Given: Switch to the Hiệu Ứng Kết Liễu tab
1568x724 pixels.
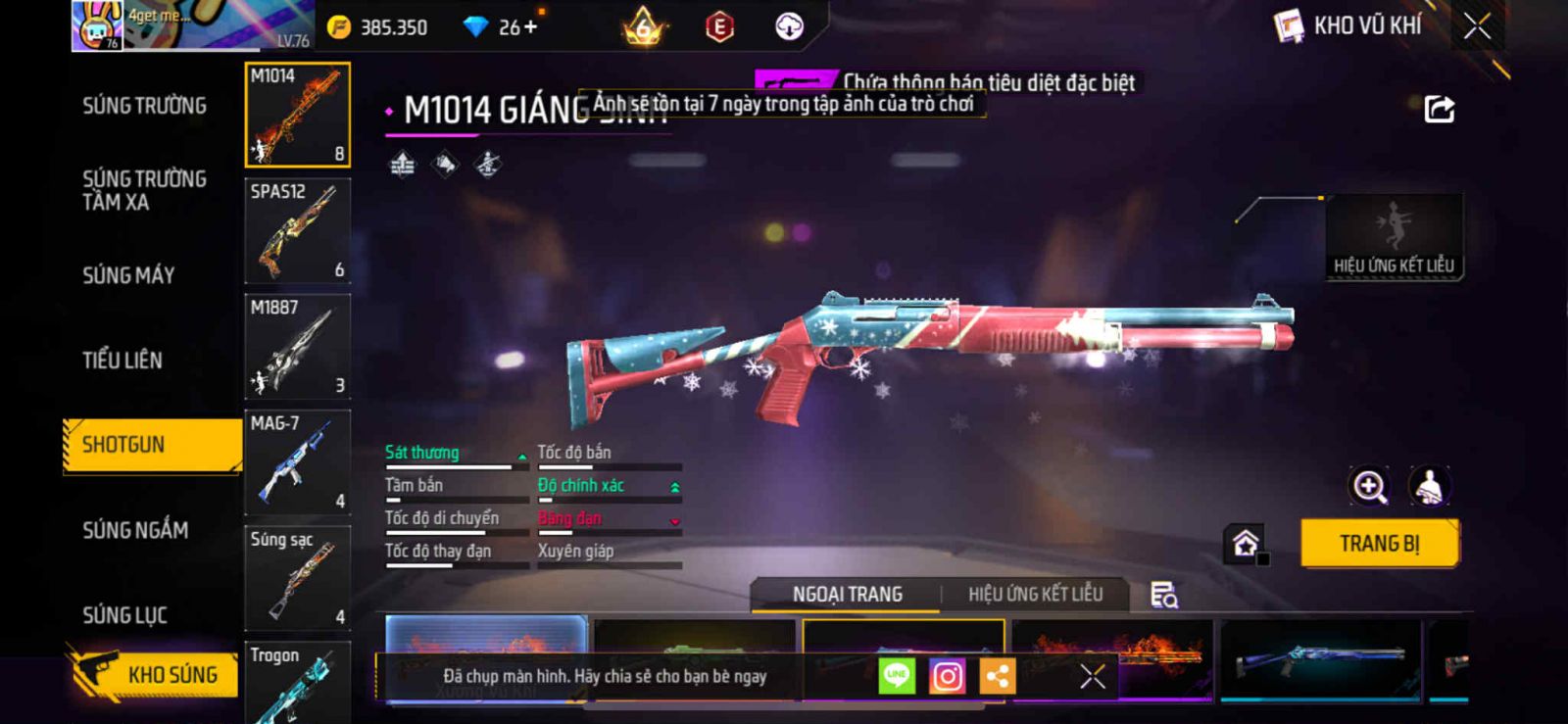Looking at the screenshot, I should point(1035,595).
